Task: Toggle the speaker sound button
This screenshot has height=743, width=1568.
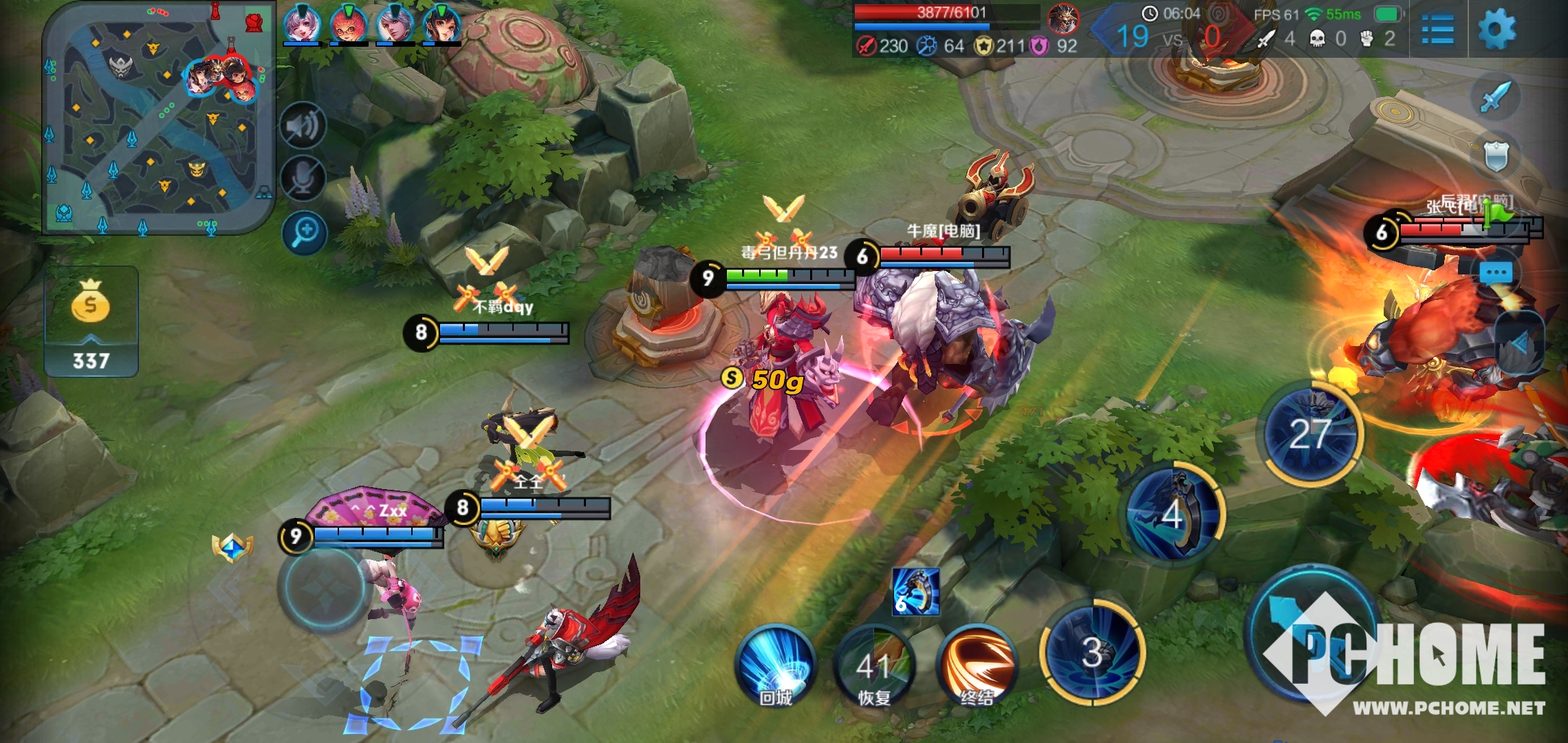Action: (x=303, y=127)
